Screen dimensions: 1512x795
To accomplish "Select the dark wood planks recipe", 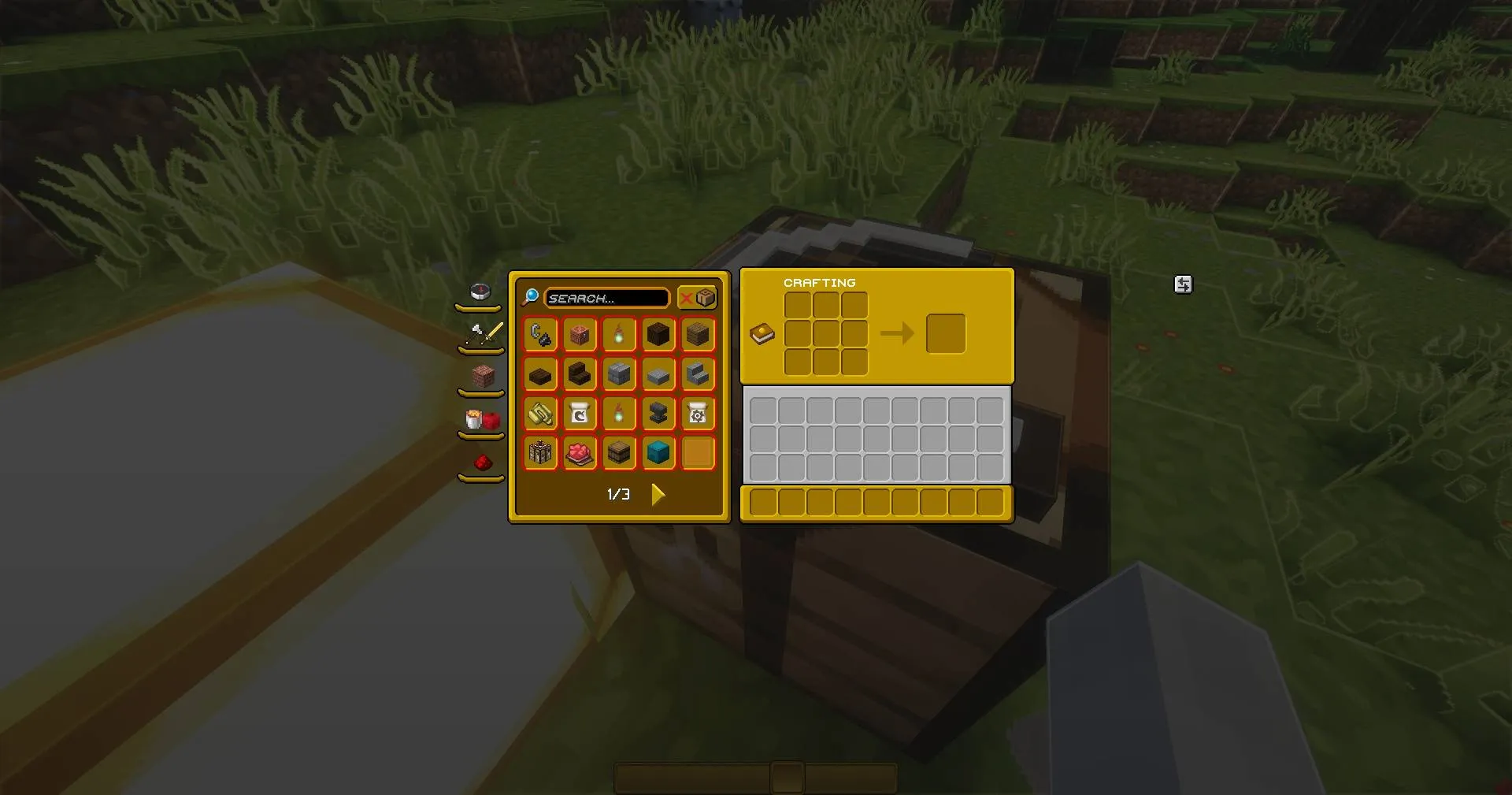I will tap(698, 334).
